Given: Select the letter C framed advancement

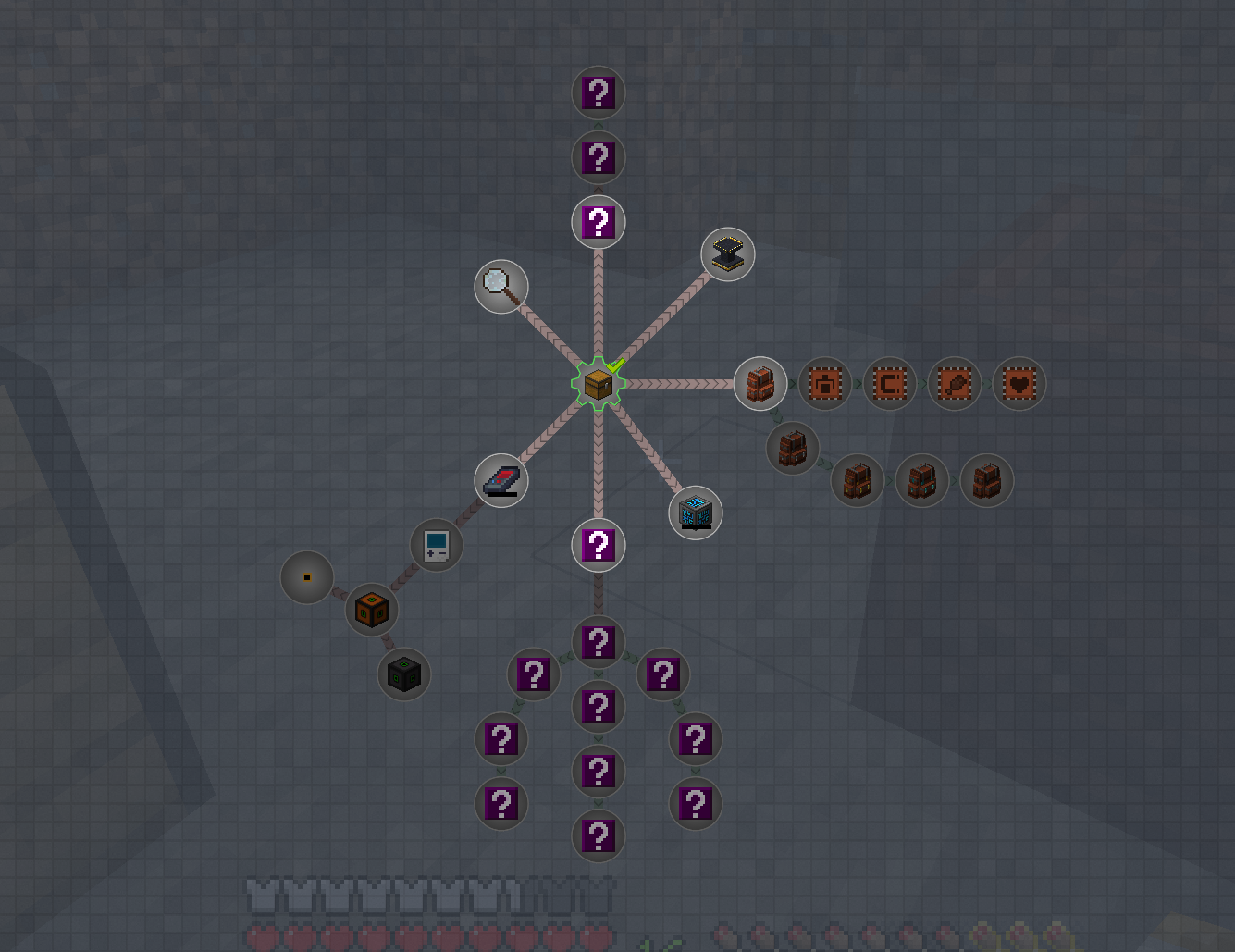Looking at the screenshot, I should (x=889, y=383).
